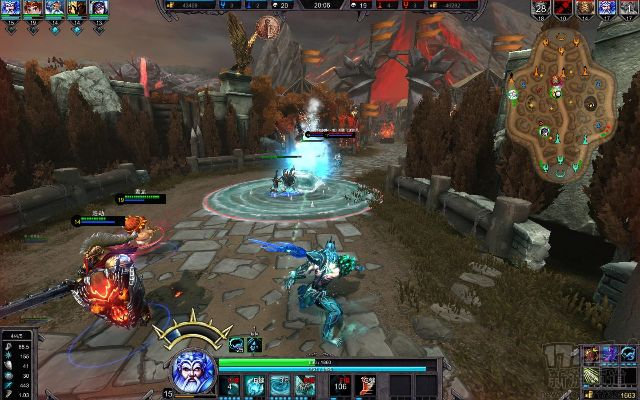Image resolution: width=640 pixels, height=400 pixels.
Task: Trigger the fourth ultimate ability icon
Action: point(304,384)
